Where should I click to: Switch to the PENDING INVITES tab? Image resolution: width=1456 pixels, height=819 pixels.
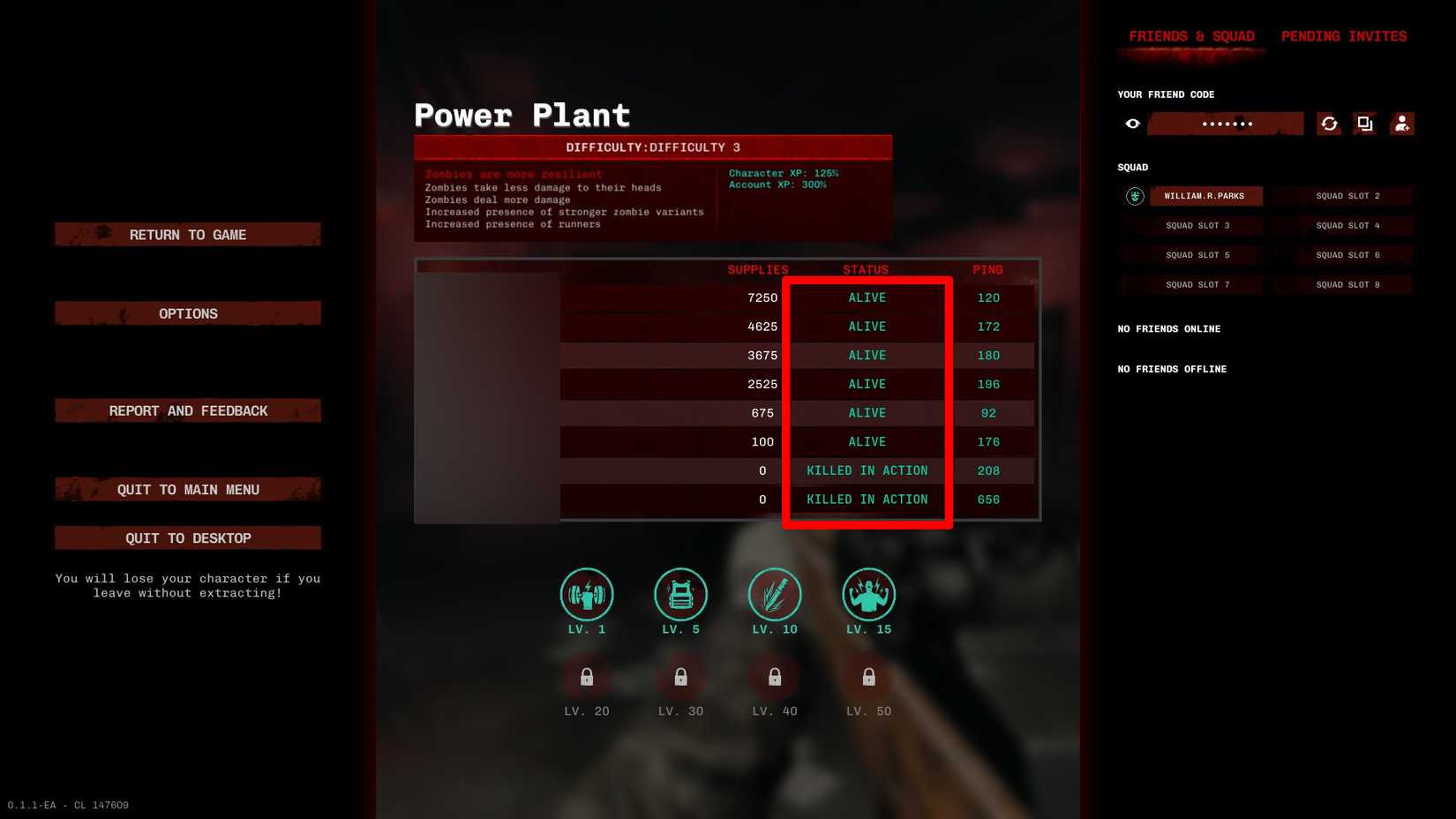[x=1343, y=36]
